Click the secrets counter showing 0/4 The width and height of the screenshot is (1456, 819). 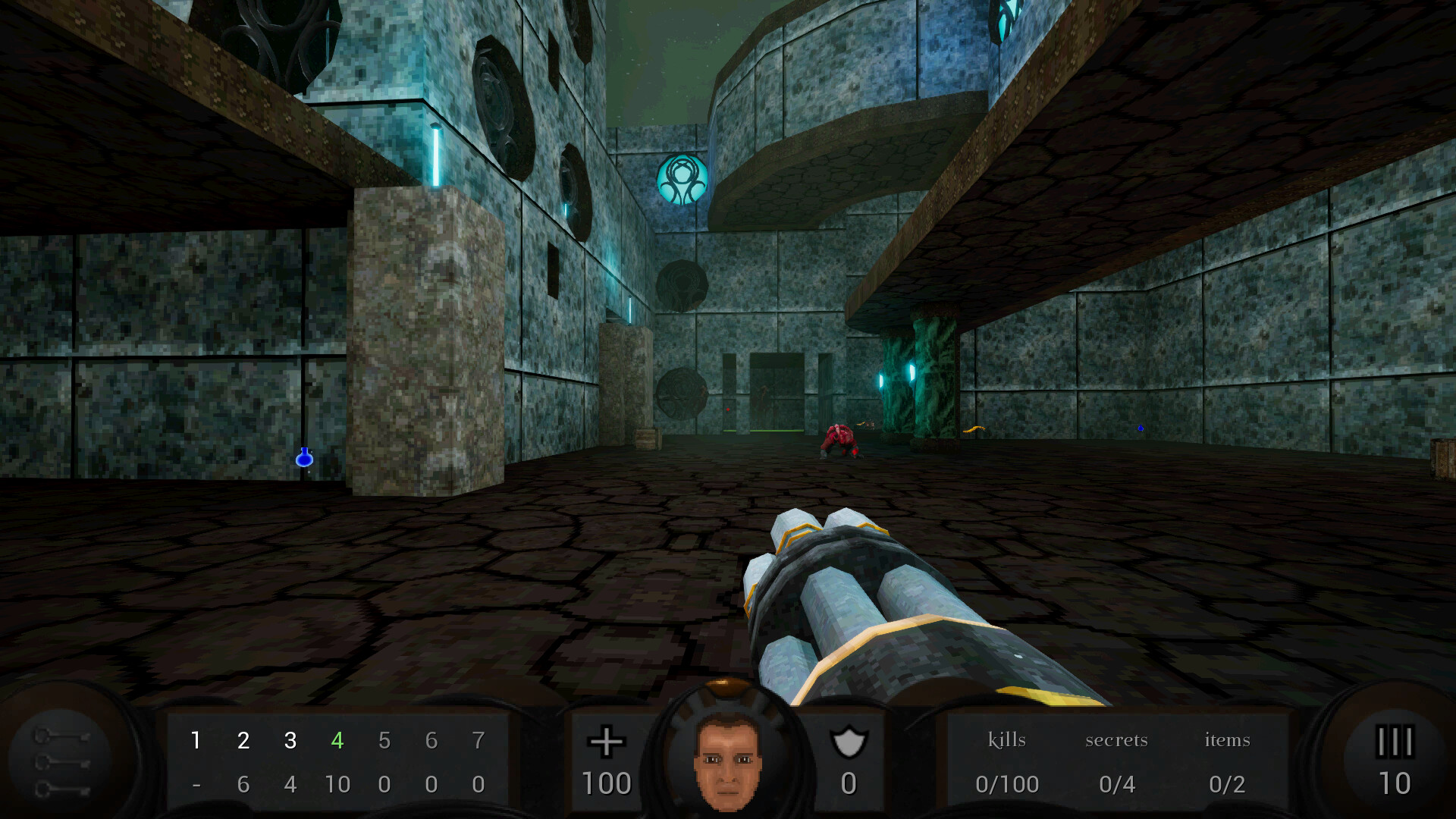(x=1117, y=784)
